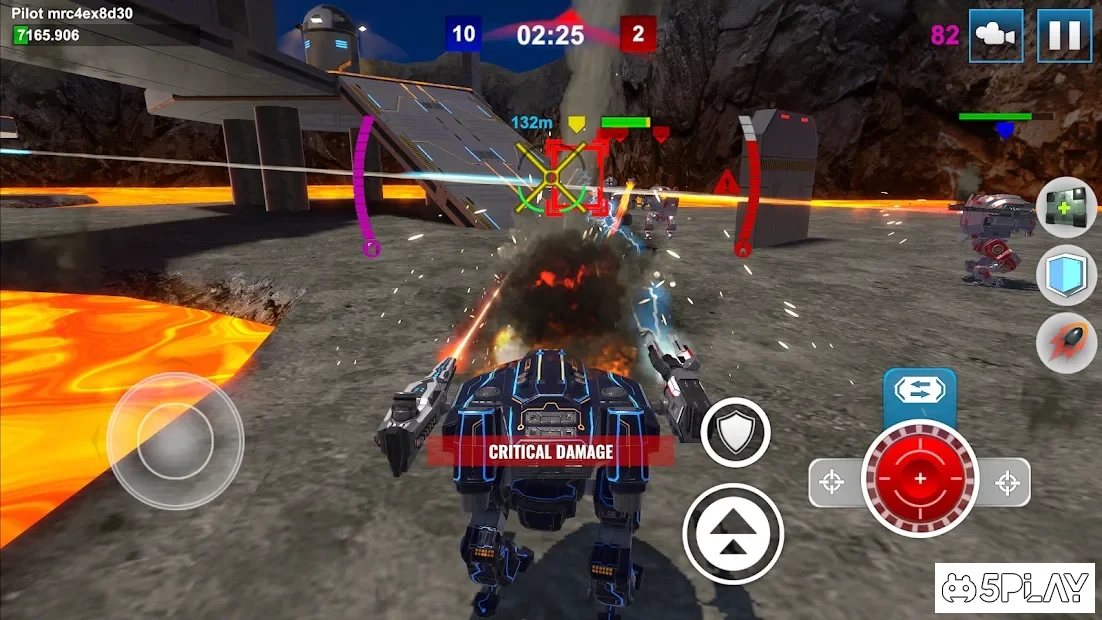Tap the left target-switch crosshair button
Screen dimensions: 1102x620
pos(832,483)
